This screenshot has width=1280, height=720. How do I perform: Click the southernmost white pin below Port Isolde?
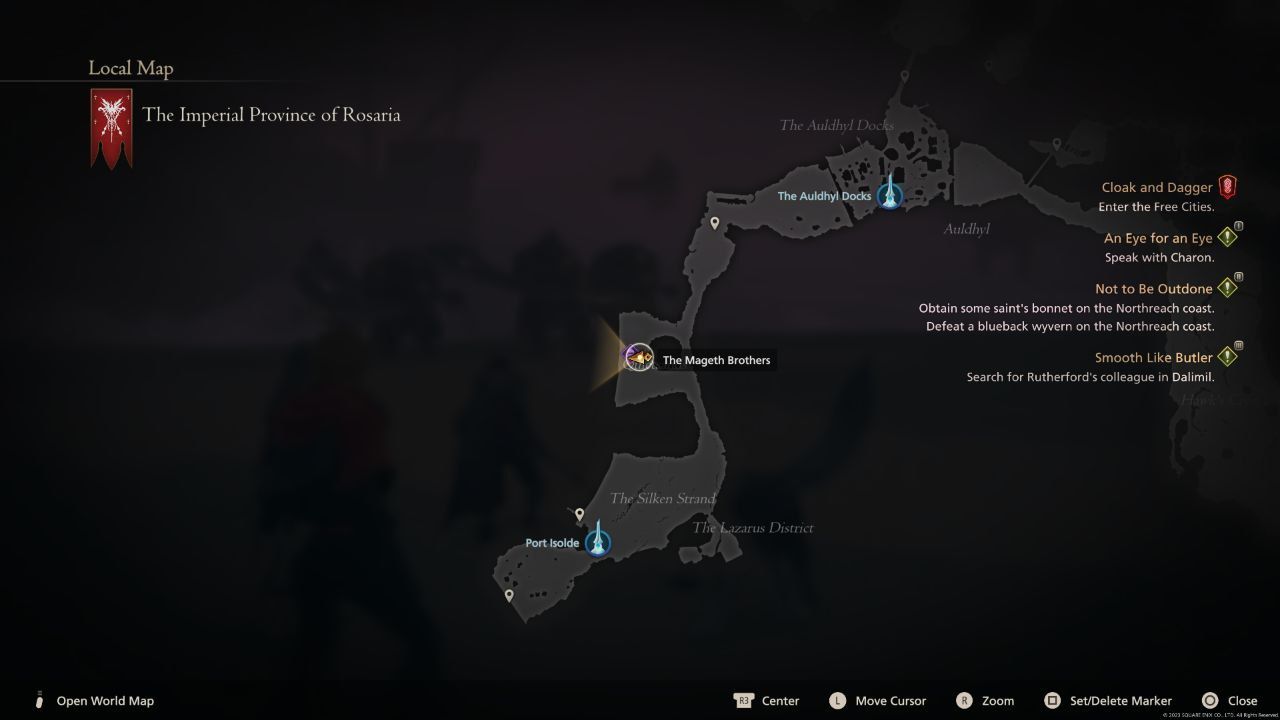click(509, 594)
